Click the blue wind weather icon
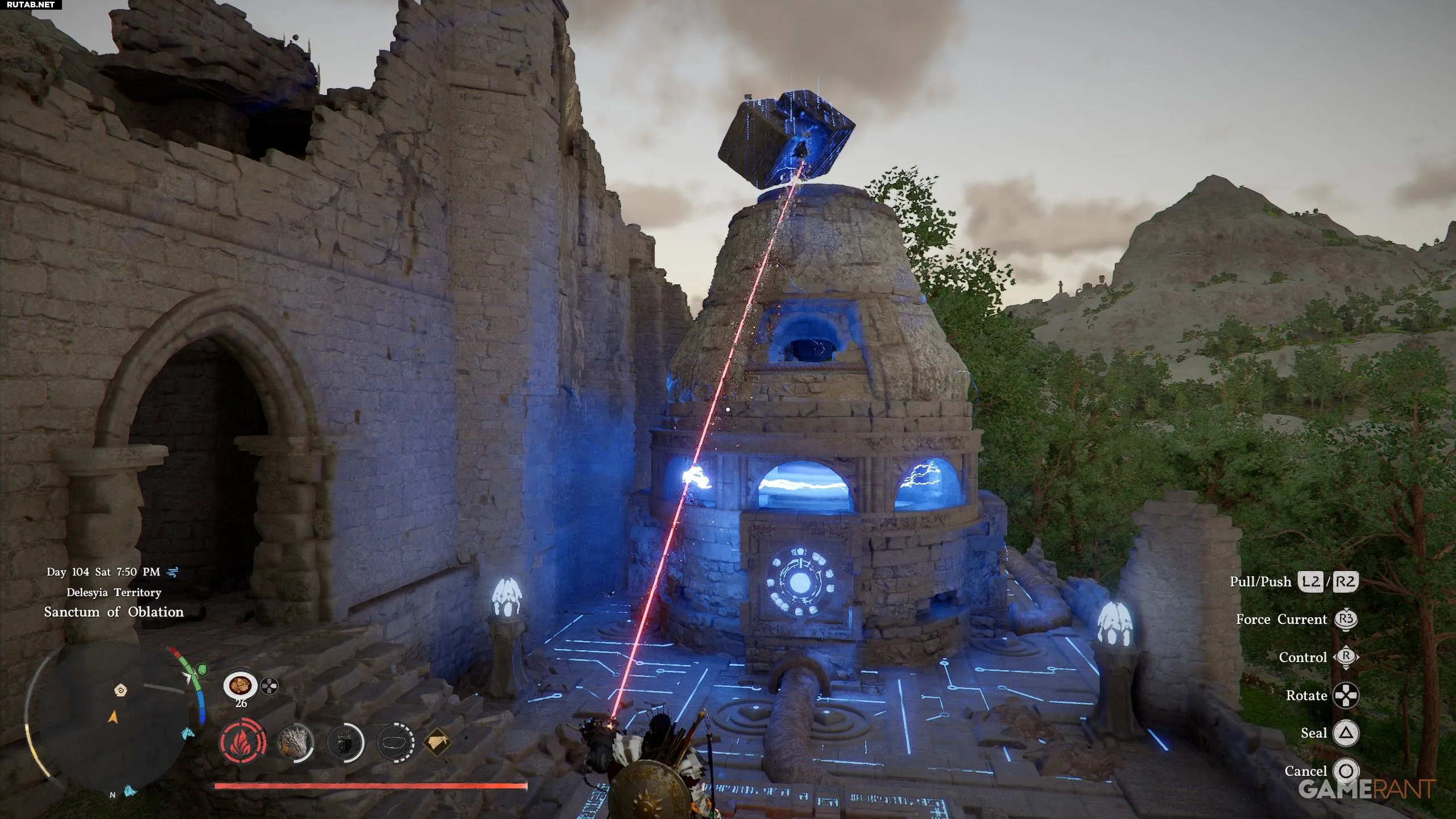Viewport: 1456px width, 819px height. click(x=173, y=572)
